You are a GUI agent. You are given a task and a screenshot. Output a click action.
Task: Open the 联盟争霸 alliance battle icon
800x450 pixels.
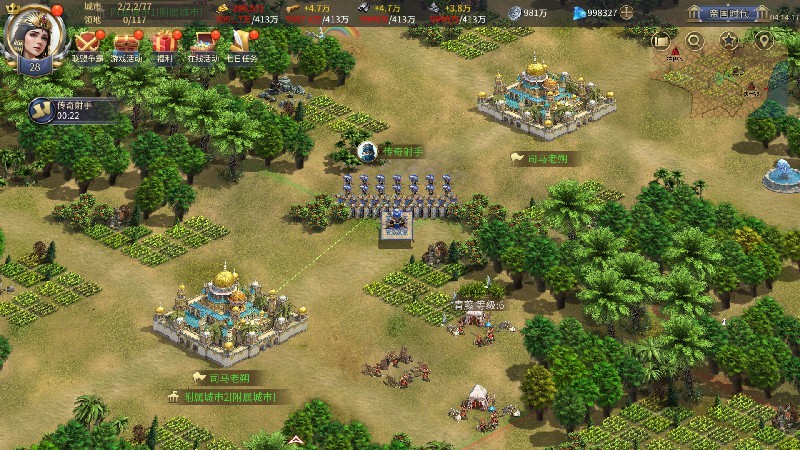pyautogui.click(x=87, y=44)
